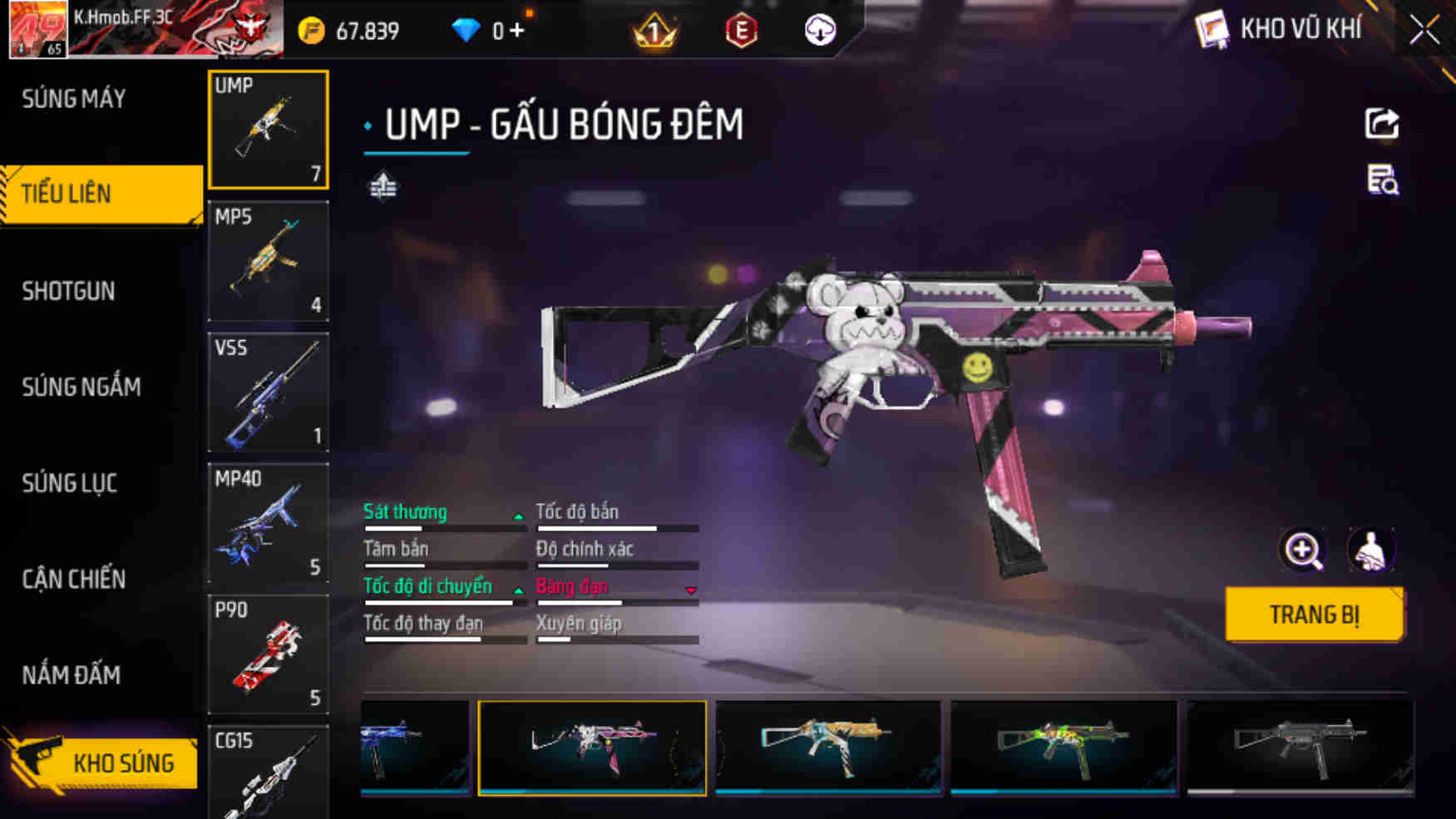Select the MP40 weapon tile
The image size is (1456, 819).
[x=268, y=522]
